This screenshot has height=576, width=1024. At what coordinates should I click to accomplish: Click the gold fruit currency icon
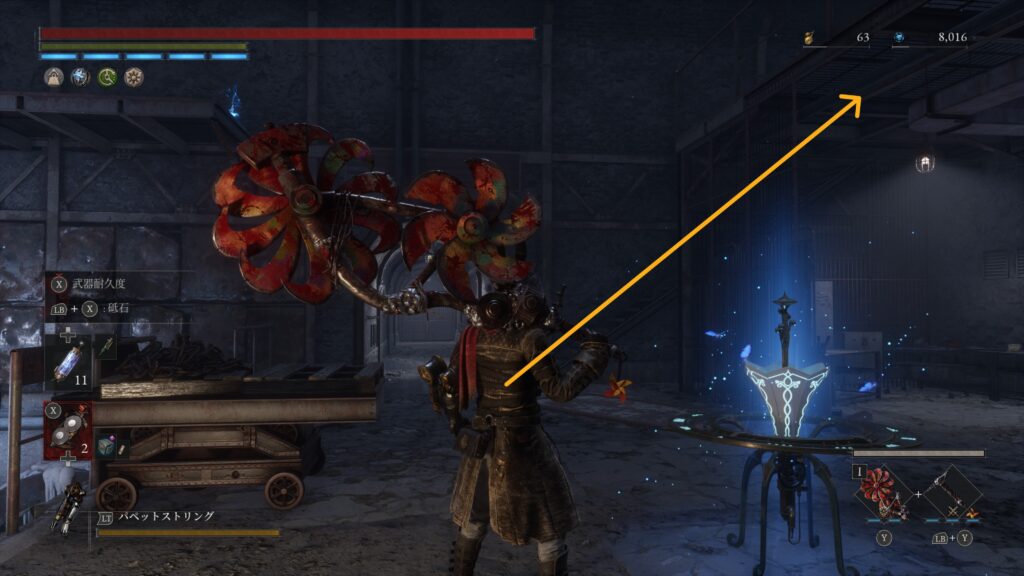click(x=809, y=38)
